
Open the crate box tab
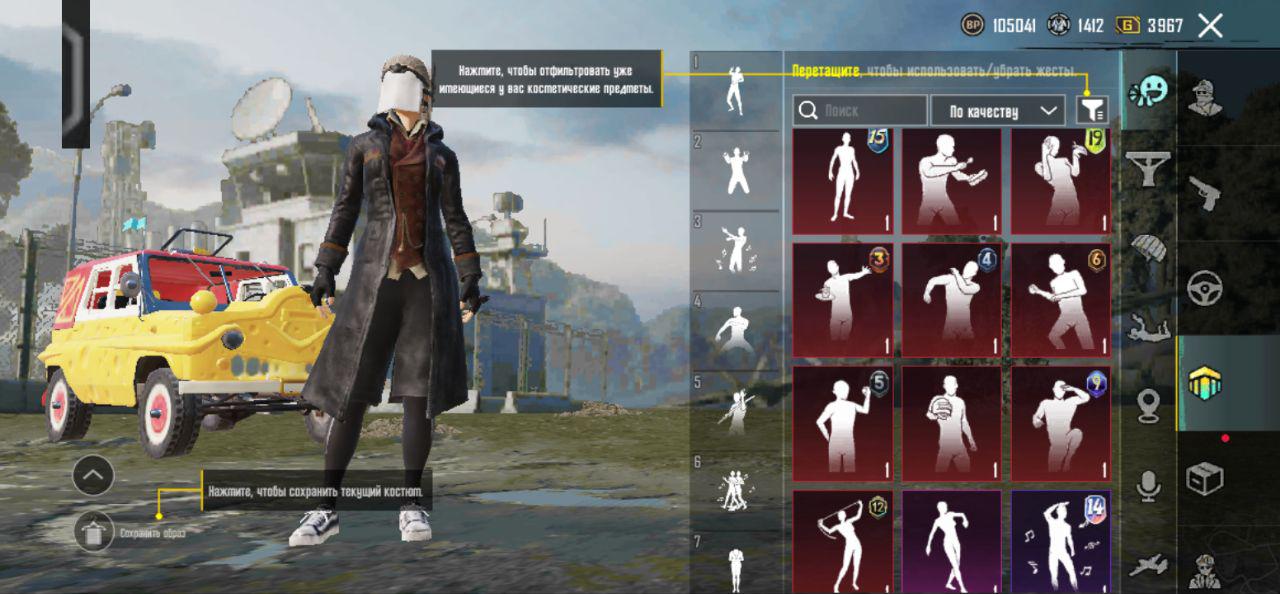(x=1205, y=479)
